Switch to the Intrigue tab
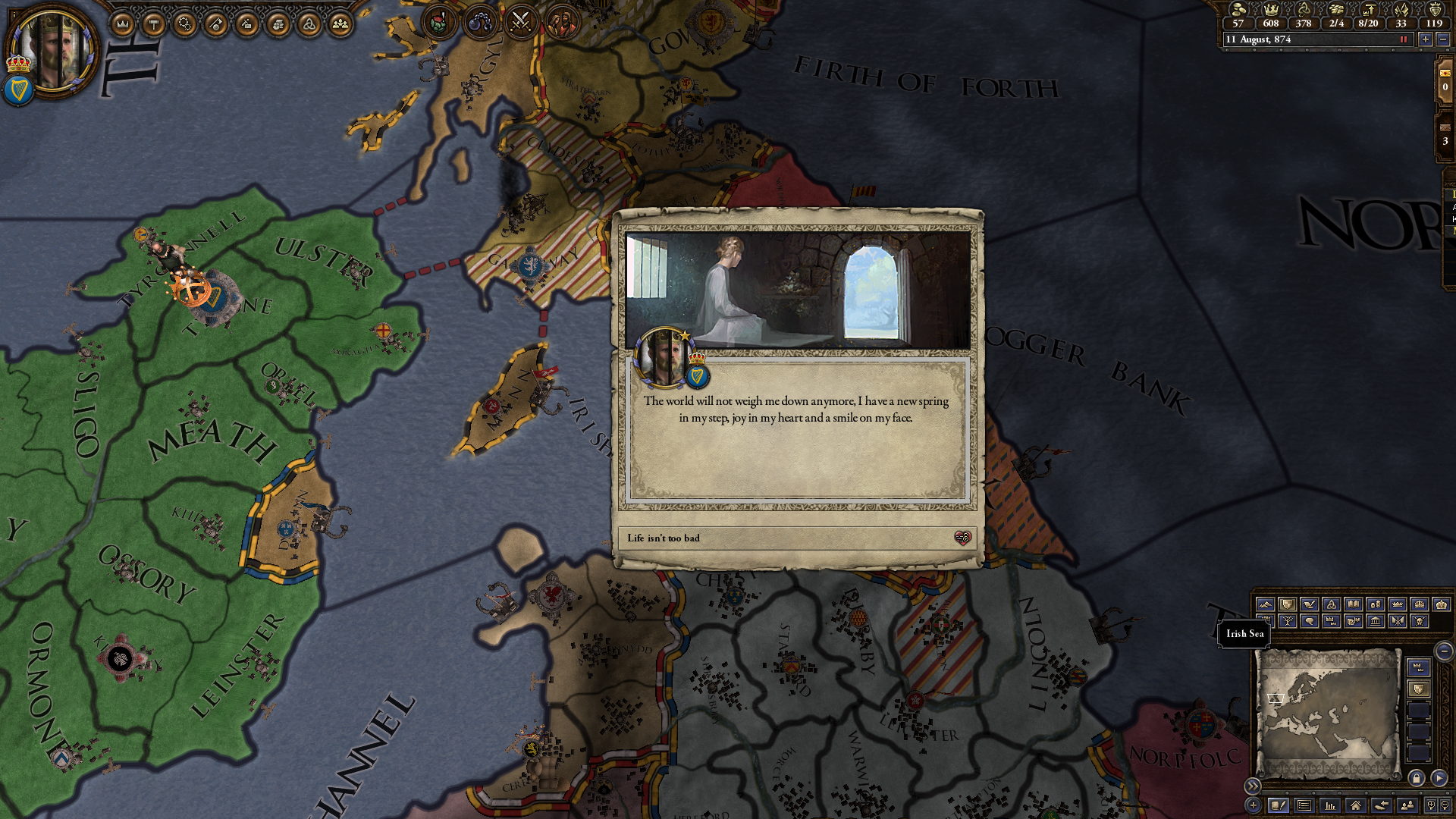The image size is (1456, 819). [x=246, y=23]
